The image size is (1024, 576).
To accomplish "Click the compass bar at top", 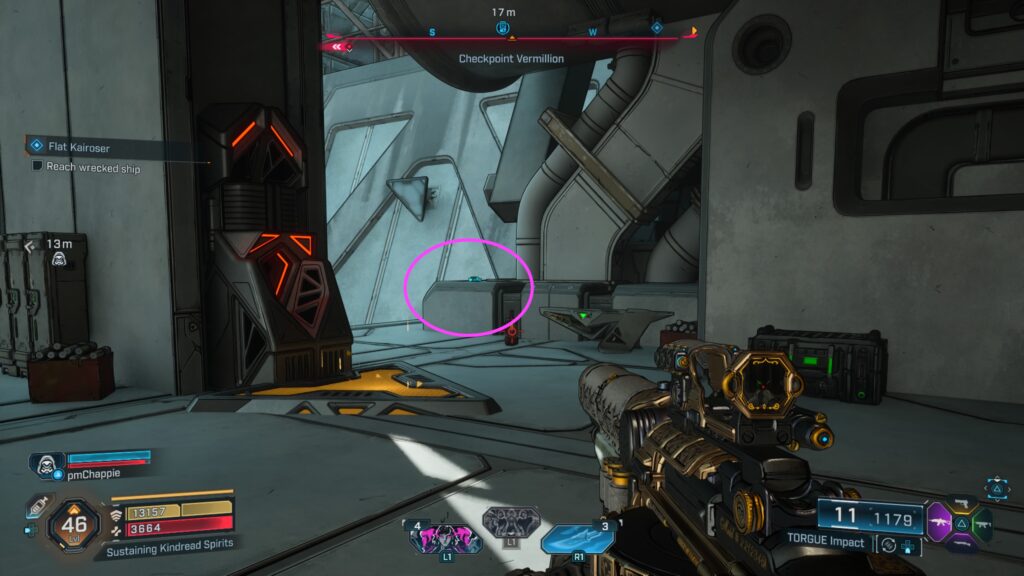I will pyautogui.click(x=512, y=40).
